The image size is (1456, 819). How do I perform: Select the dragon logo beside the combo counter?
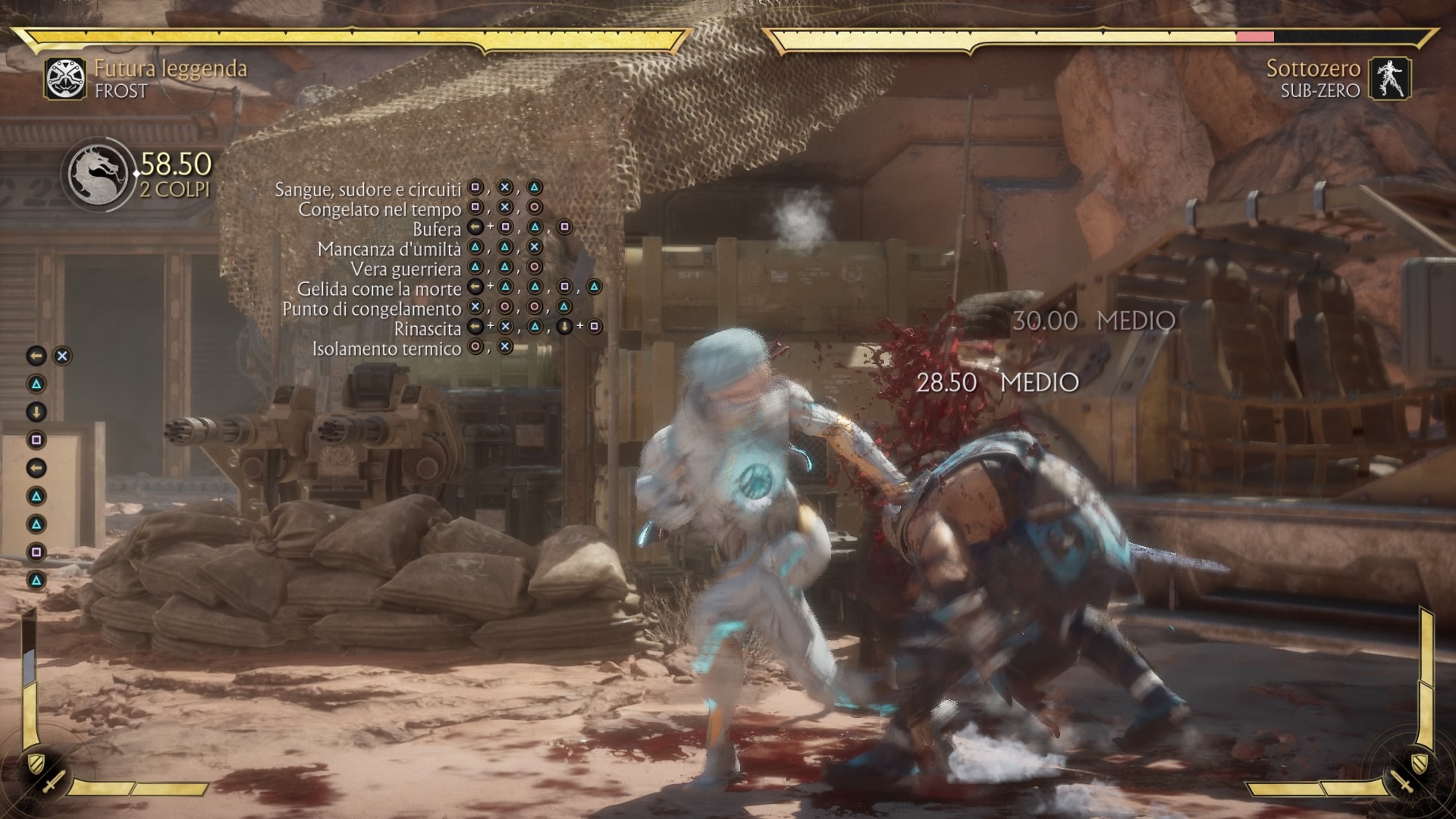click(x=99, y=175)
